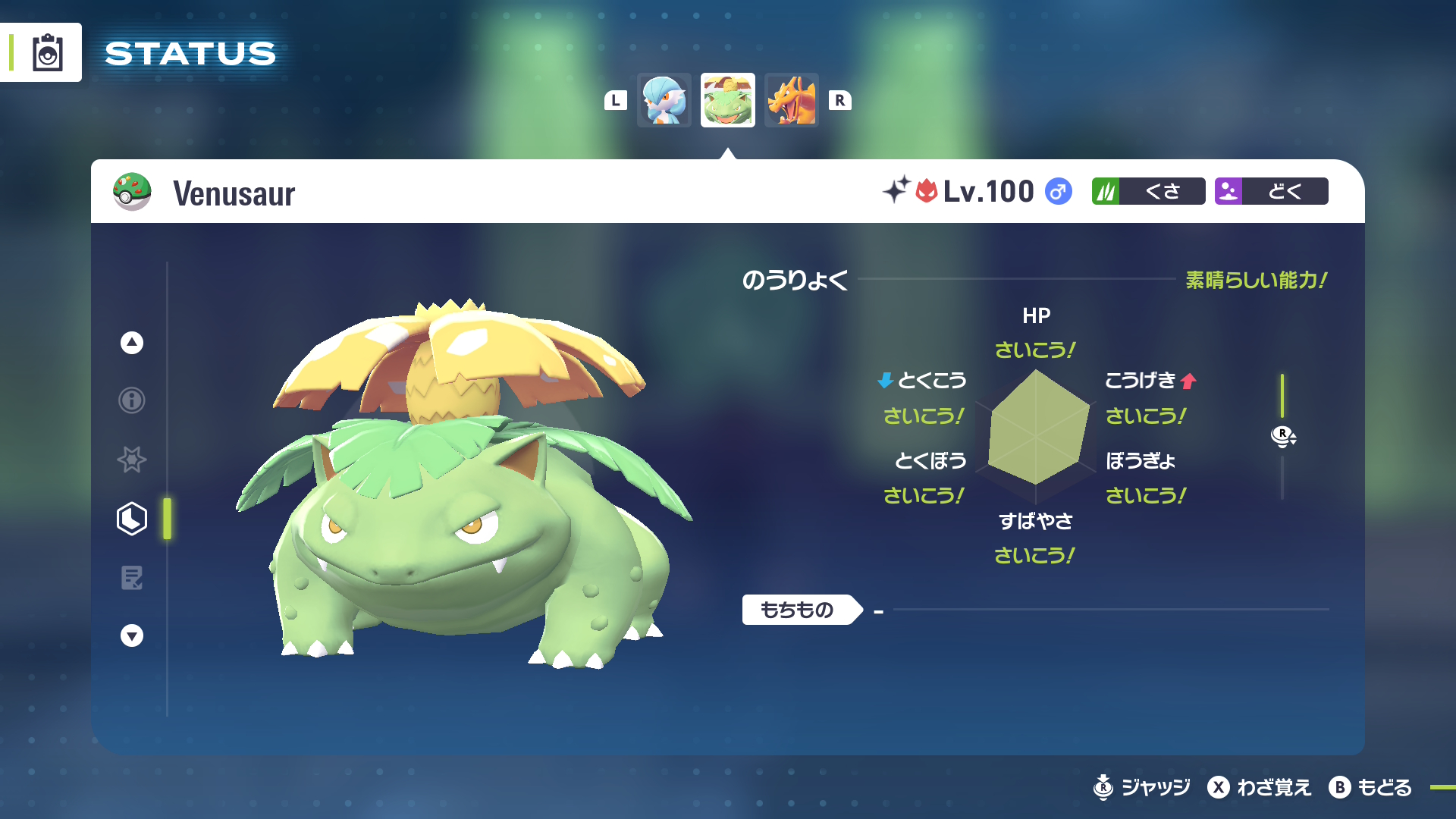Switch to the Charizard party thumbnail
The image size is (1456, 819).
[x=791, y=100]
